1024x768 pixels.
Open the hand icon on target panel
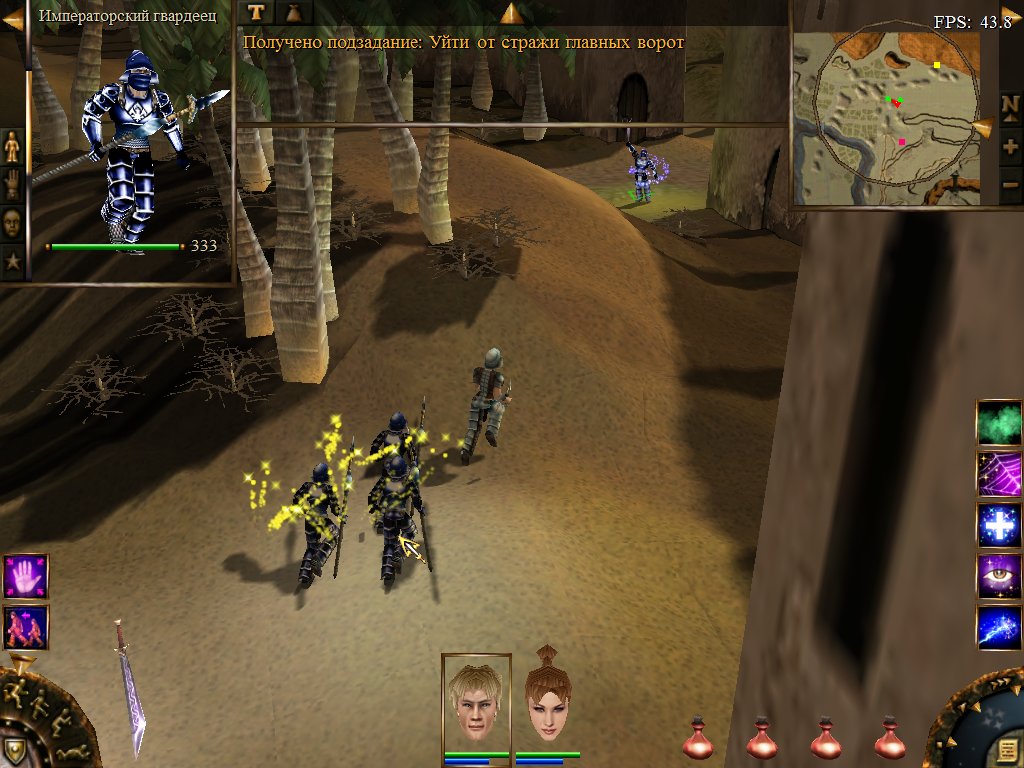point(12,185)
